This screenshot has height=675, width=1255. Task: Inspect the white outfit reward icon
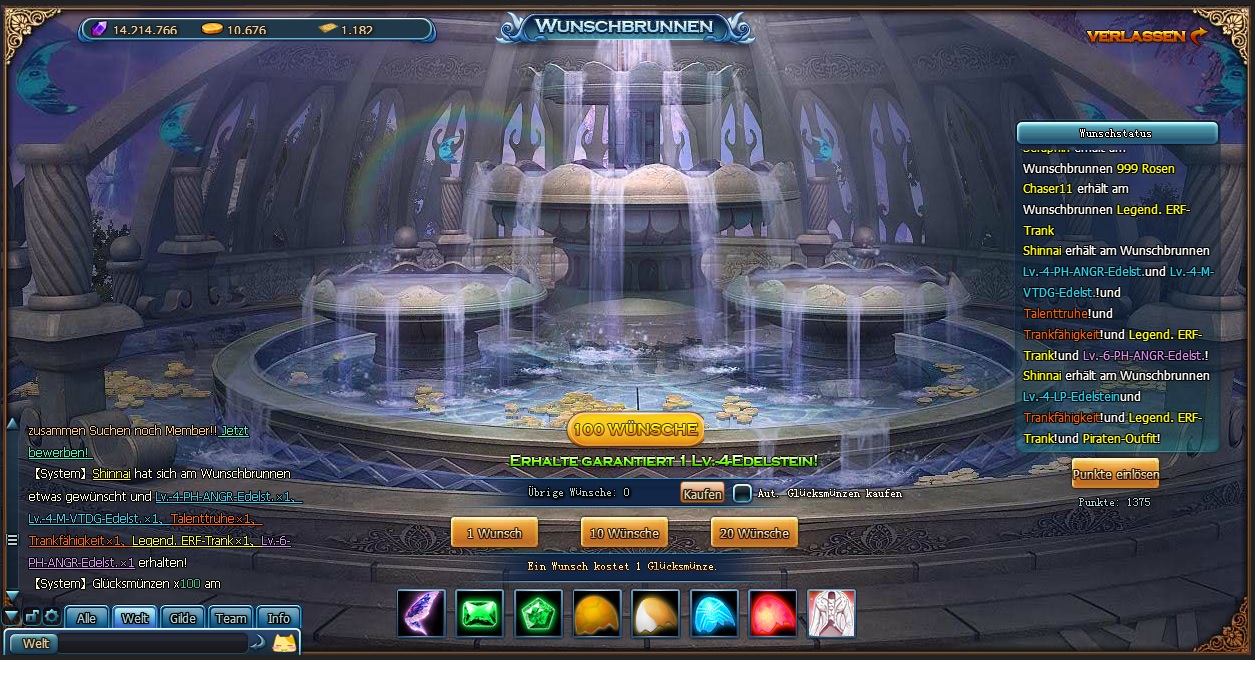(831, 613)
